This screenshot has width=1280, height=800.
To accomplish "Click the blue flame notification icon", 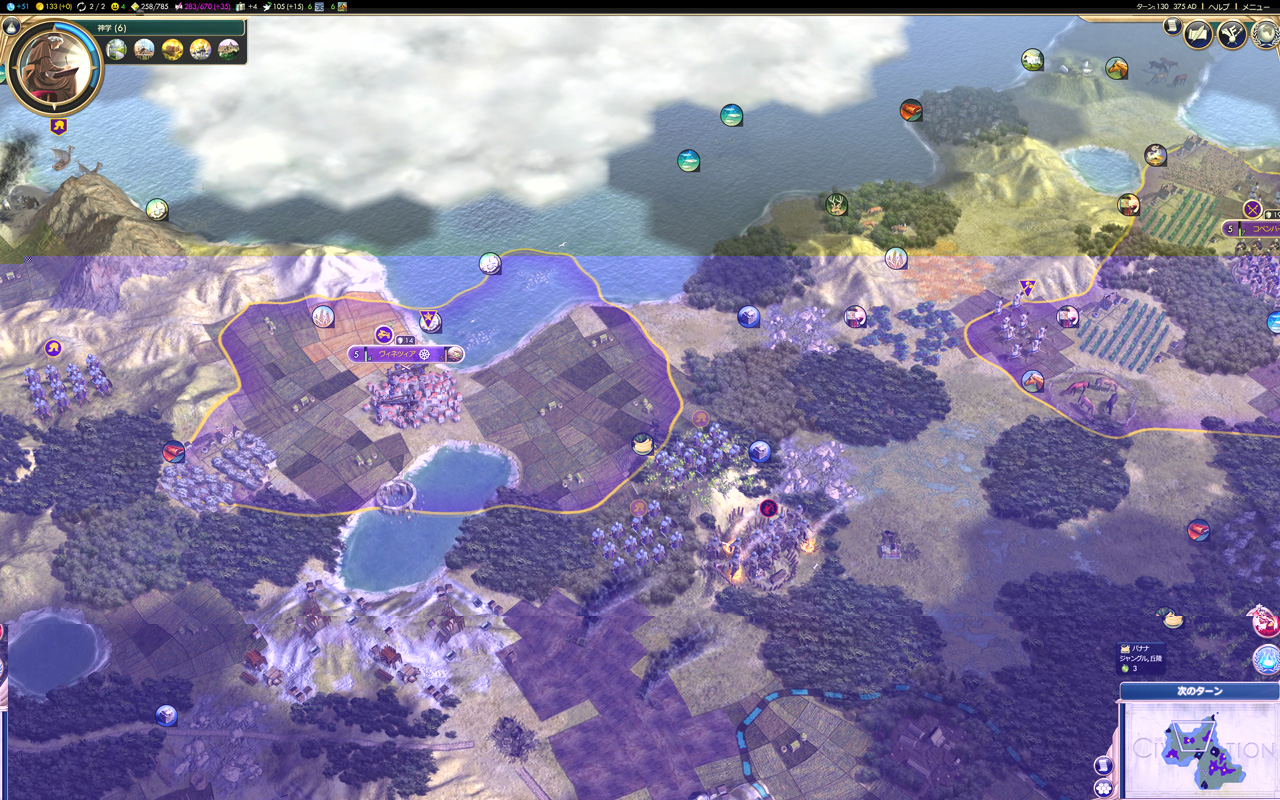I will point(1266,659).
